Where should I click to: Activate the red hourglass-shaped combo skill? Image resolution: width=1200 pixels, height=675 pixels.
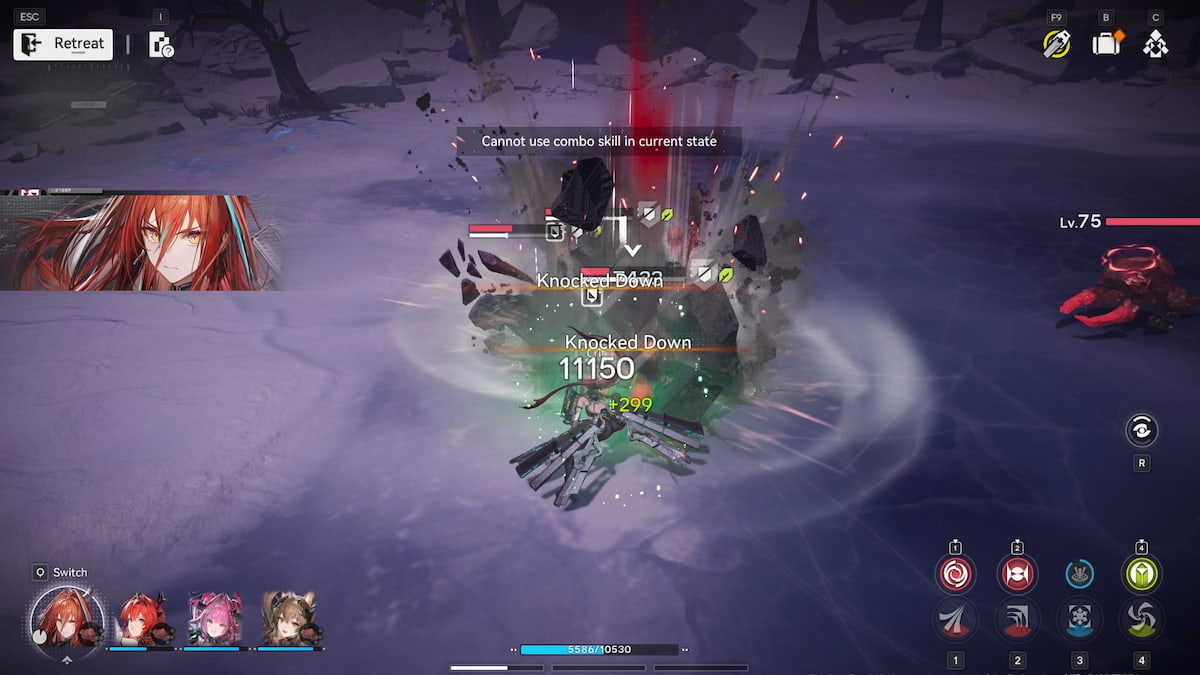(1017, 574)
